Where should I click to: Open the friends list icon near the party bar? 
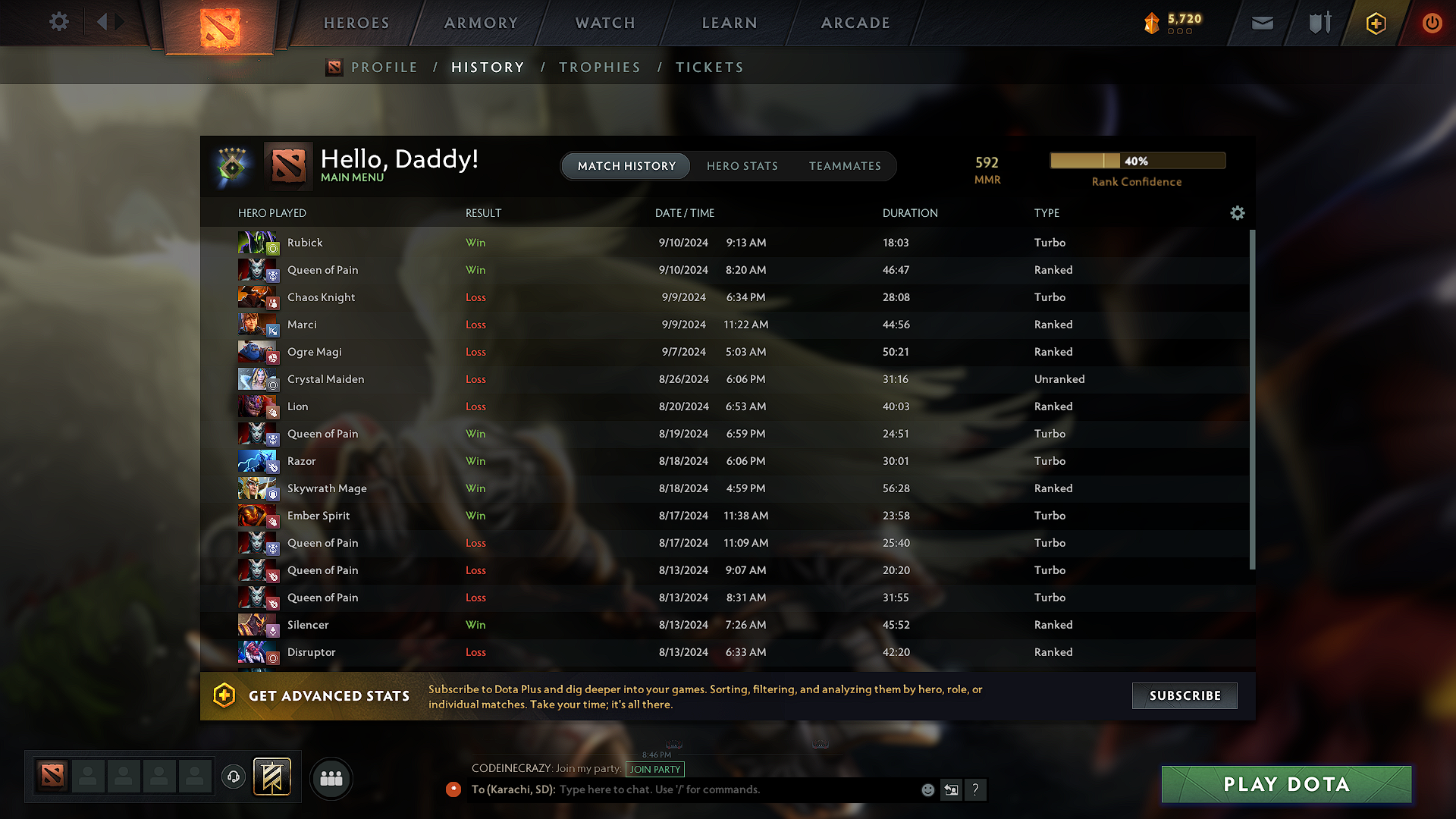click(x=331, y=778)
